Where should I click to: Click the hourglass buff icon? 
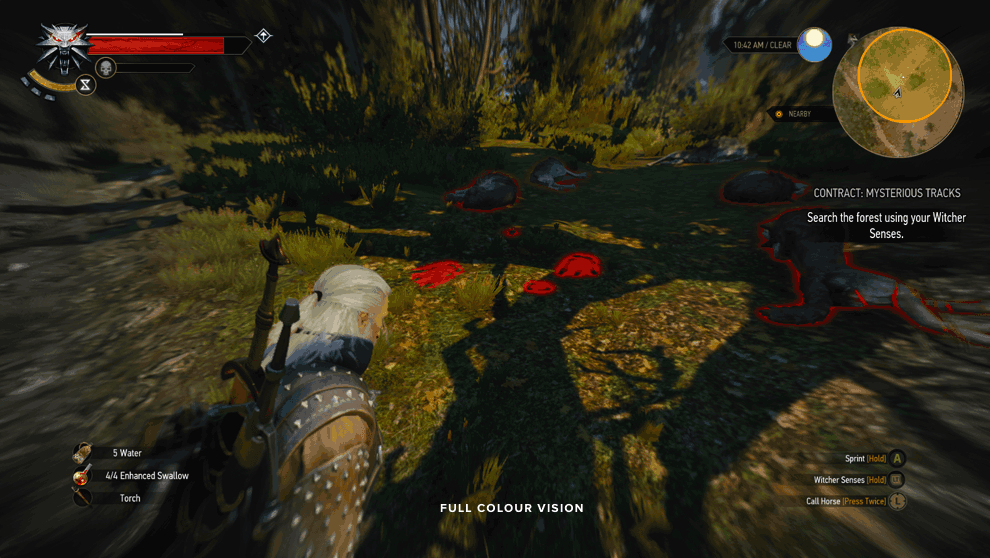click(87, 85)
